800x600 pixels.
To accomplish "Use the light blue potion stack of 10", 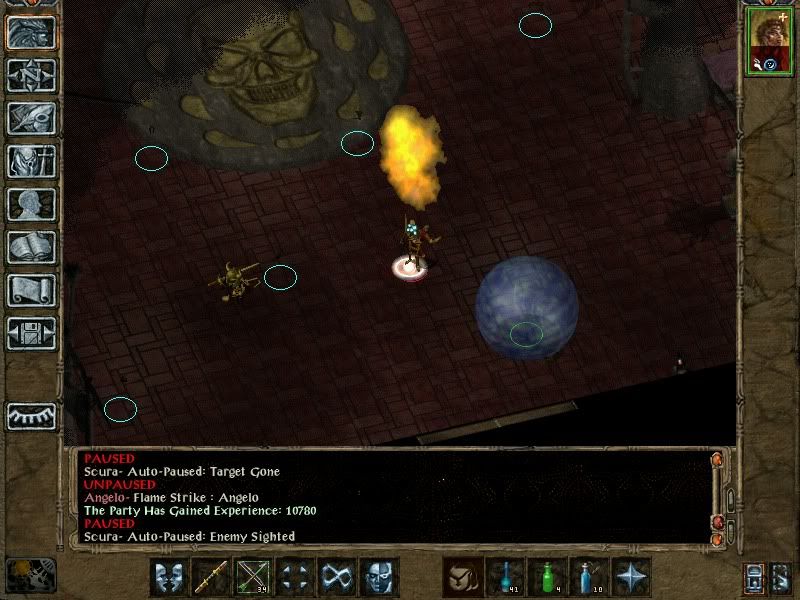I will coord(590,577).
